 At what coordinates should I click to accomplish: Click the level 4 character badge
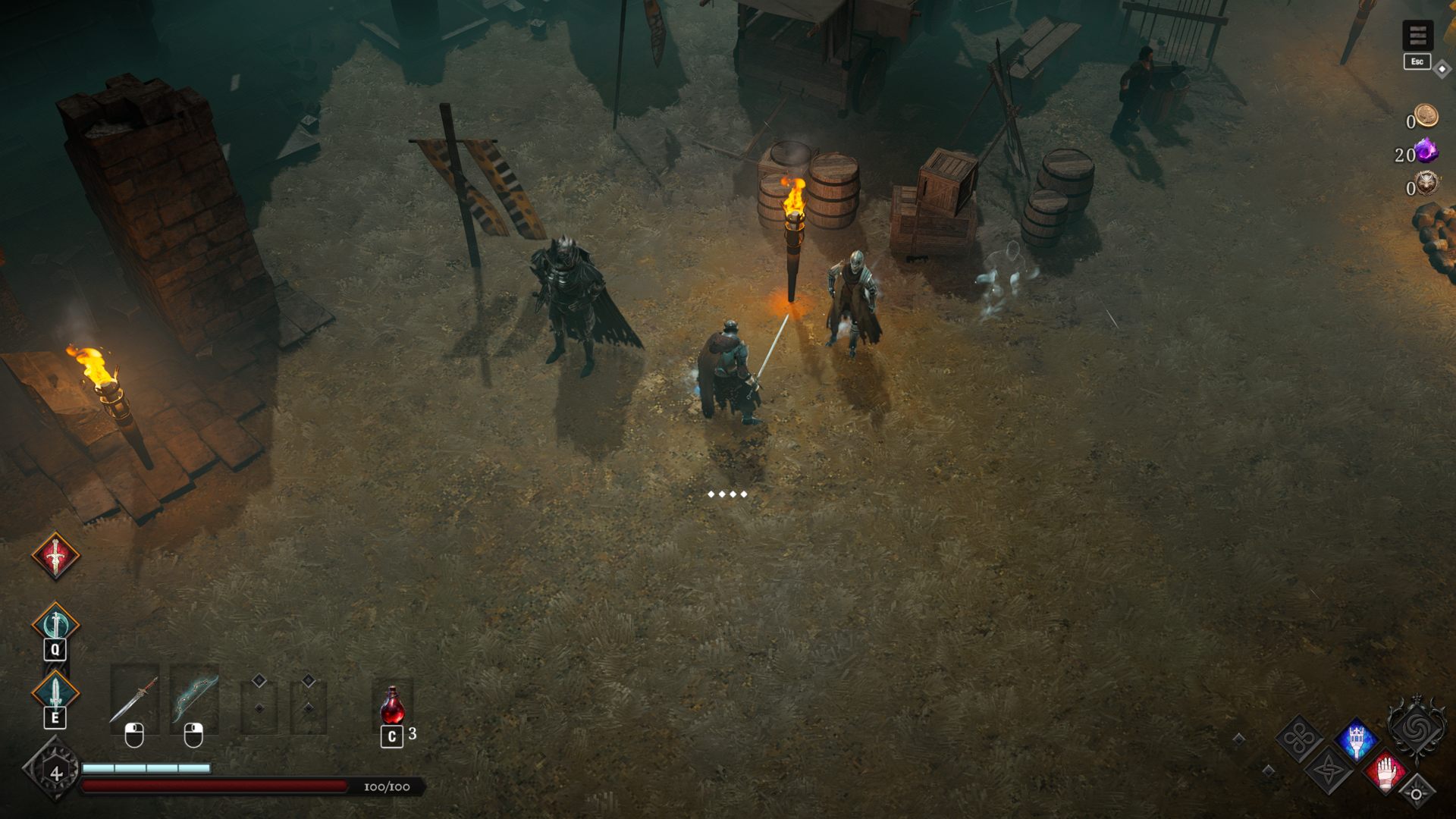(55, 772)
